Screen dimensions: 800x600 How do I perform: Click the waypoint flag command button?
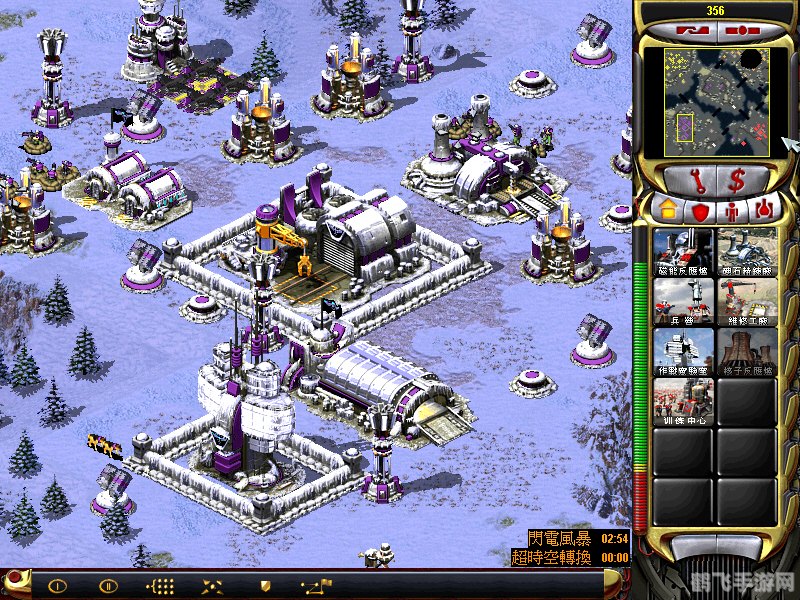click(x=316, y=586)
